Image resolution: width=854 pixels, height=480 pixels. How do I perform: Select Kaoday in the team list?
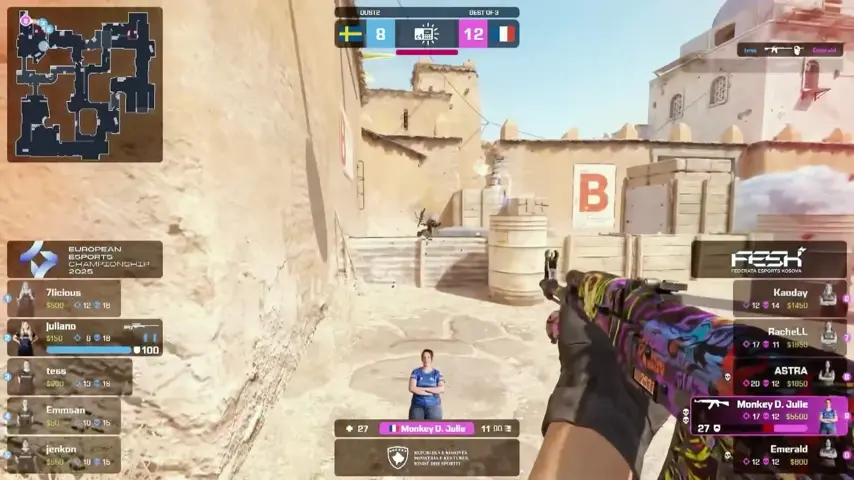click(x=790, y=298)
